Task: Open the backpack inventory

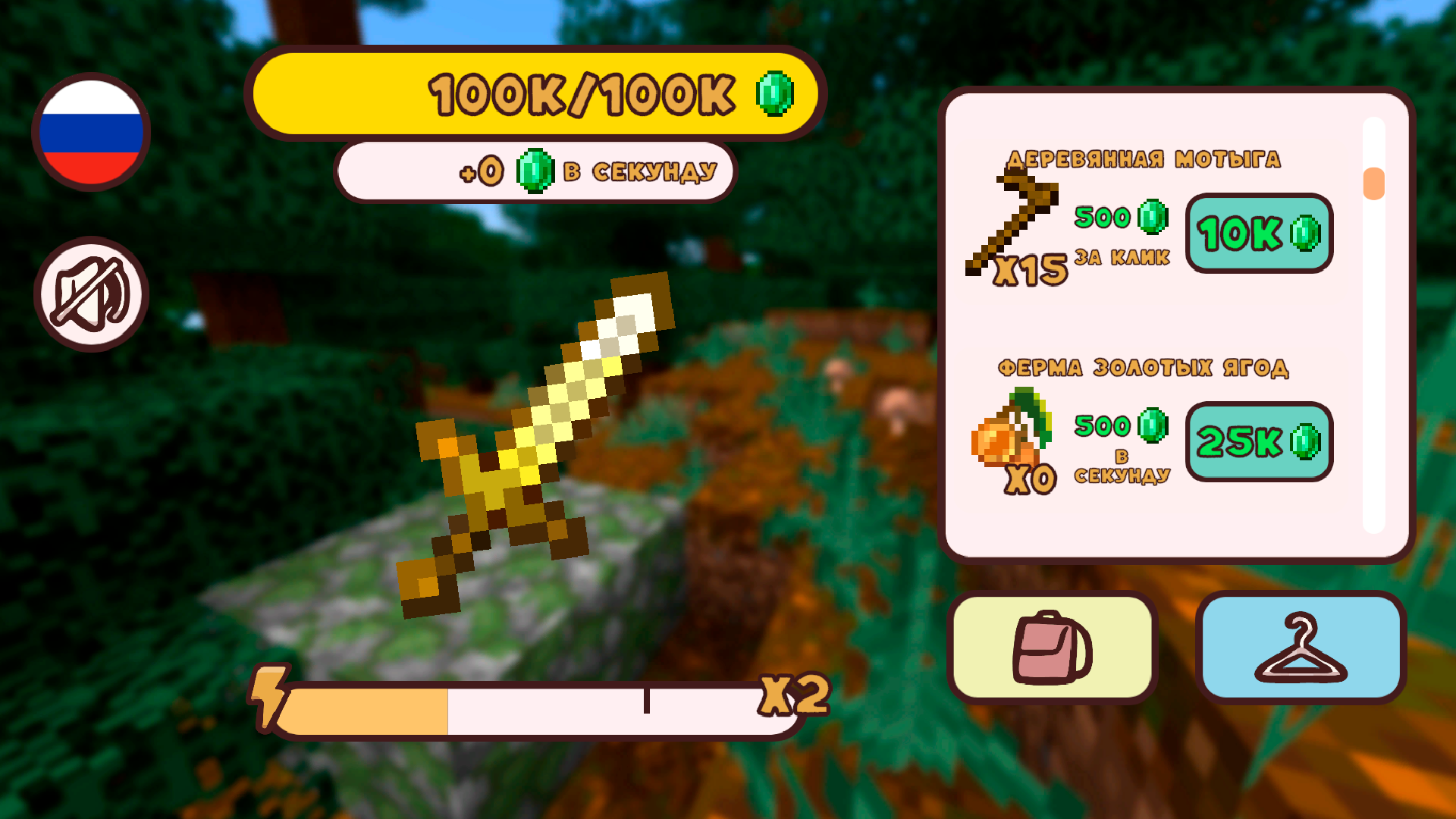Action: [1055, 648]
